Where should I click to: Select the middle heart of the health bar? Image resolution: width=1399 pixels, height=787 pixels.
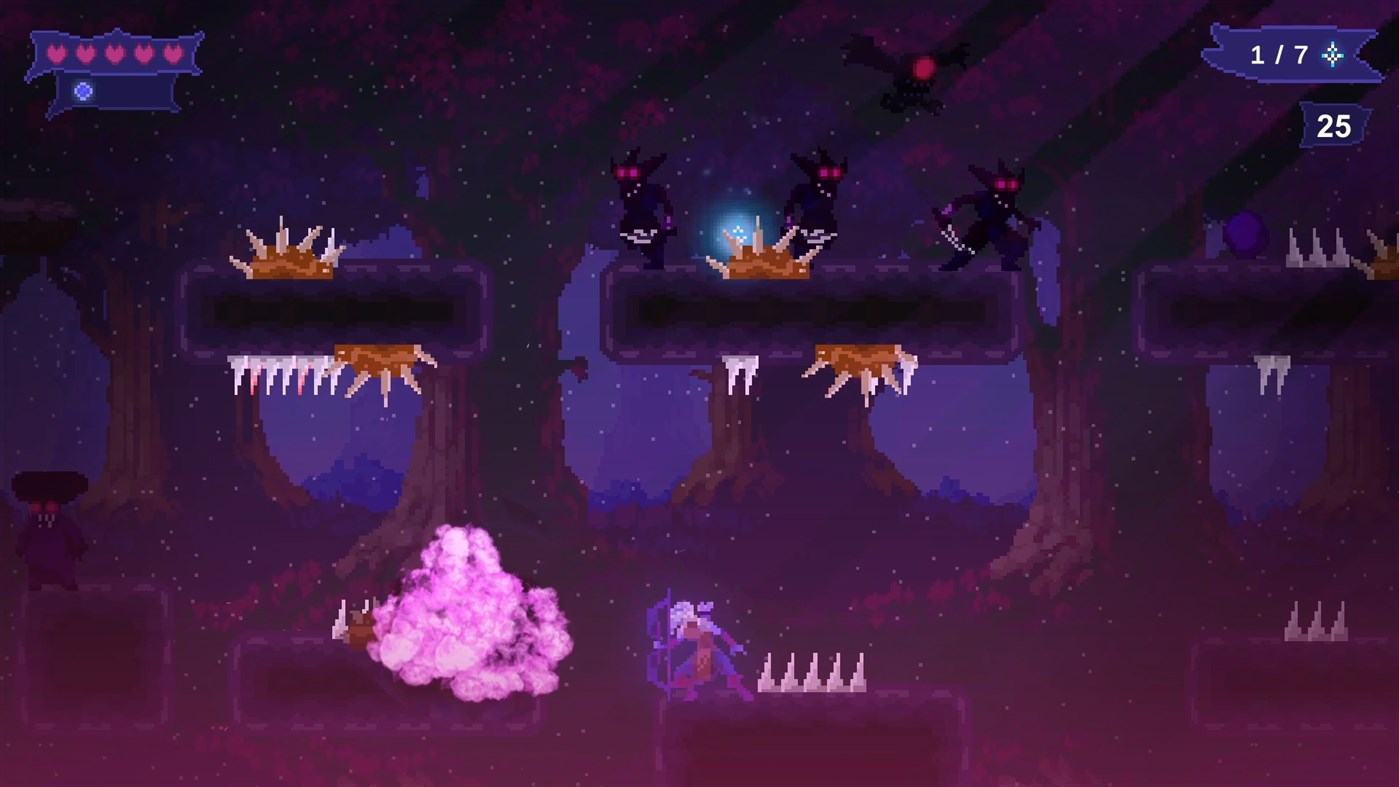point(114,52)
